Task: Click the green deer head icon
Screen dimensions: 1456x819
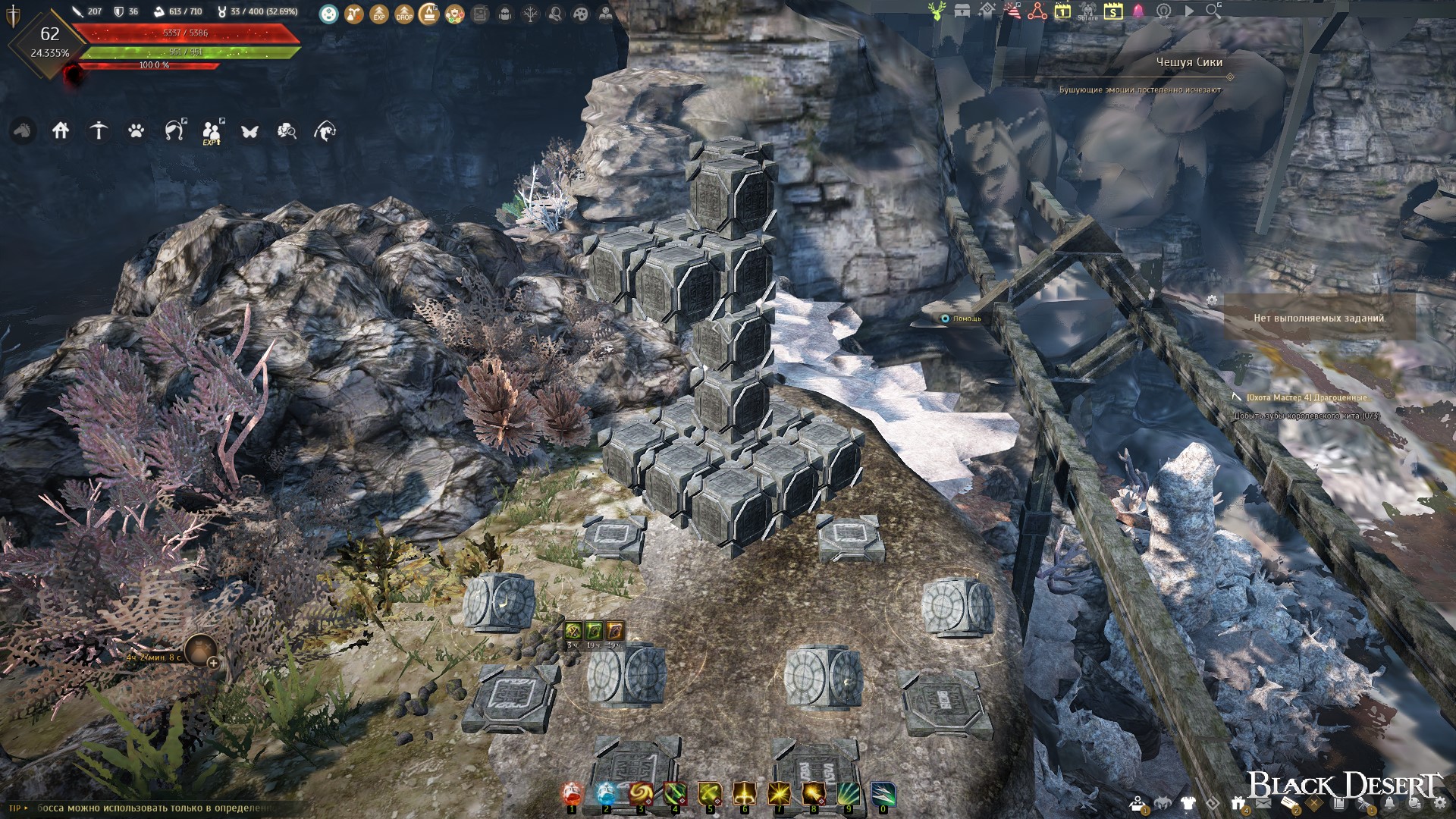Action: click(x=937, y=11)
